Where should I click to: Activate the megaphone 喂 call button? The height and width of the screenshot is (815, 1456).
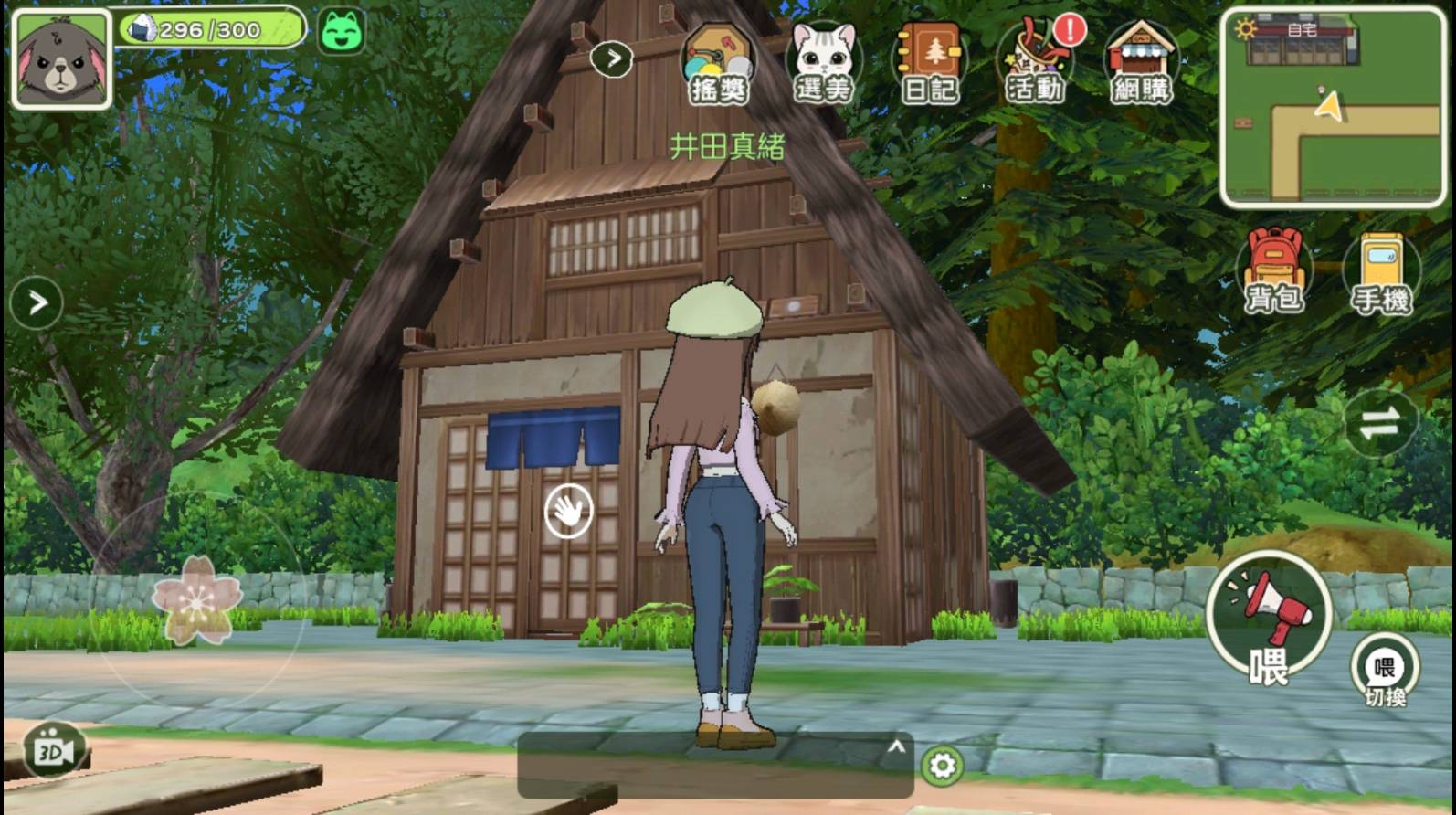coord(1269,618)
